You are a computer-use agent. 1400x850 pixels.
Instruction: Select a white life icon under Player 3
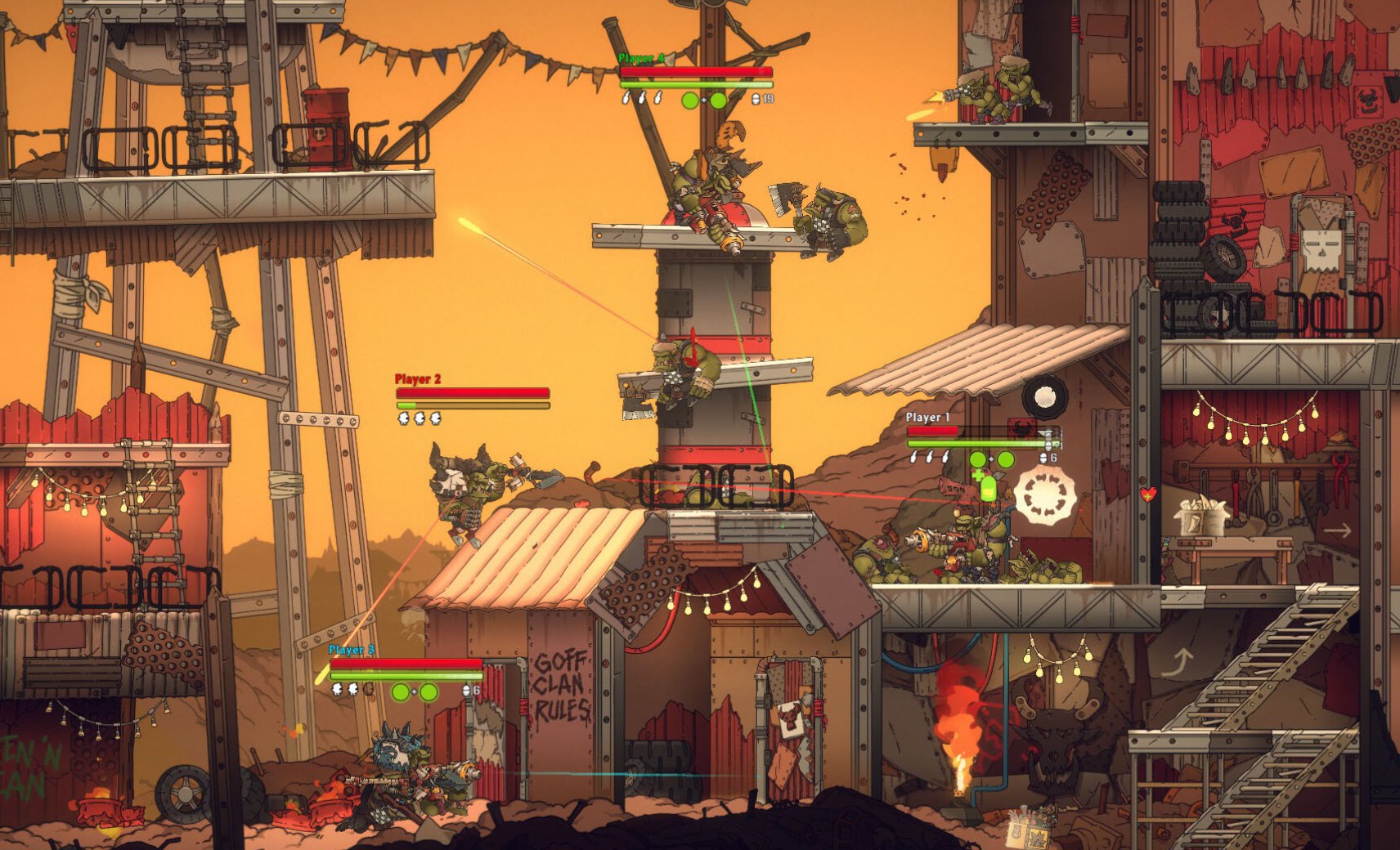tap(337, 690)
